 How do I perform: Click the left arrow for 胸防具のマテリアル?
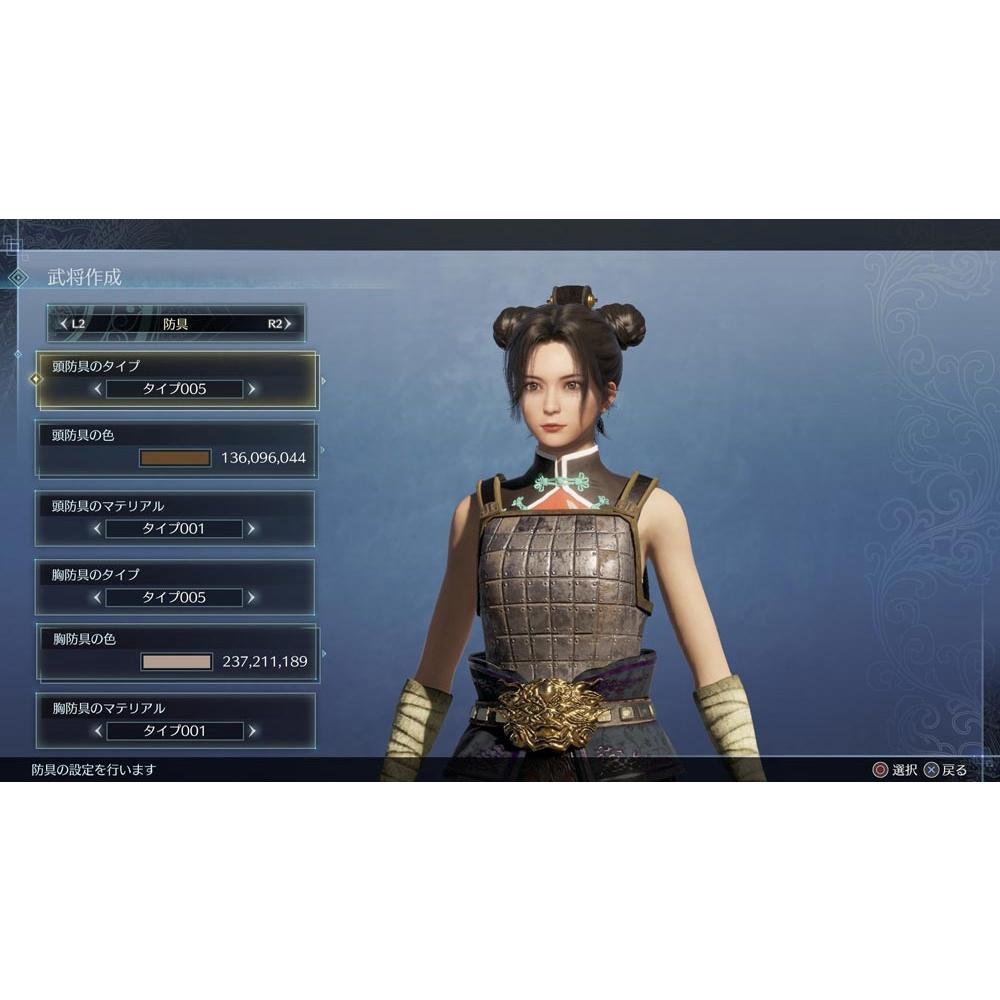click(x=97, y=731)
